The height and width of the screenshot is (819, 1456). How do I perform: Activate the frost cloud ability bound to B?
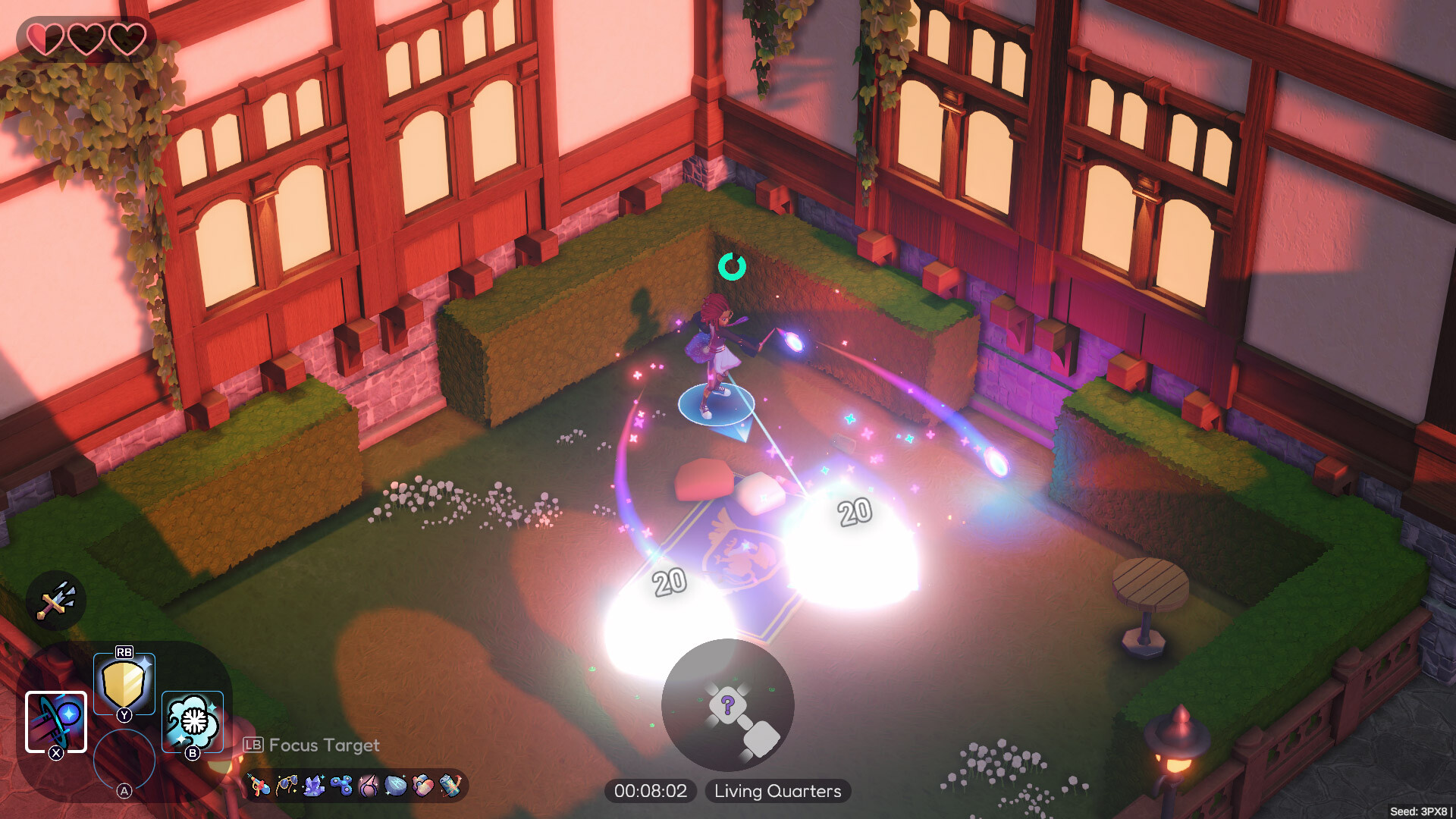(192, 720)
